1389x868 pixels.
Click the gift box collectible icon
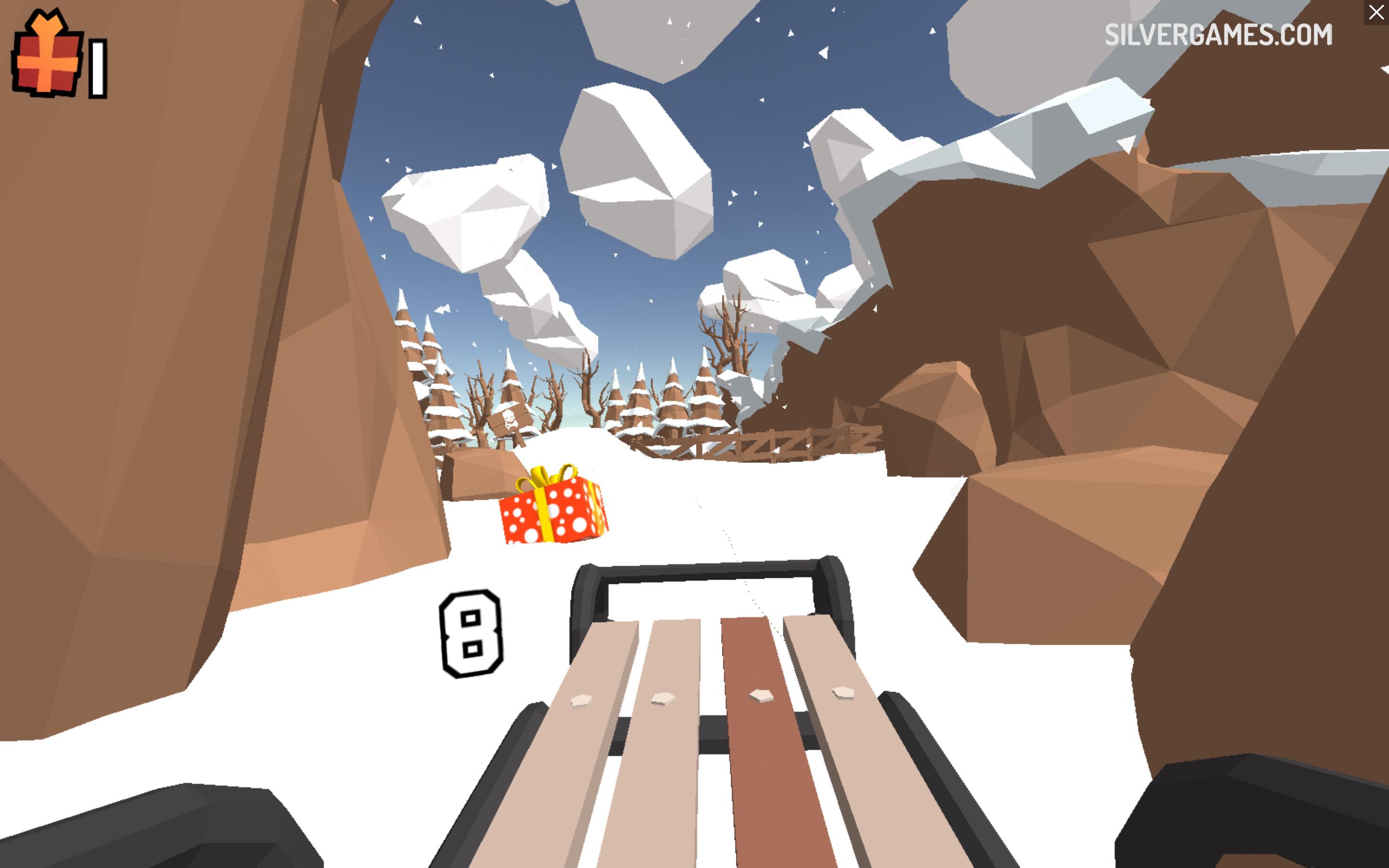pyautogui.click(x=48, y=54)
